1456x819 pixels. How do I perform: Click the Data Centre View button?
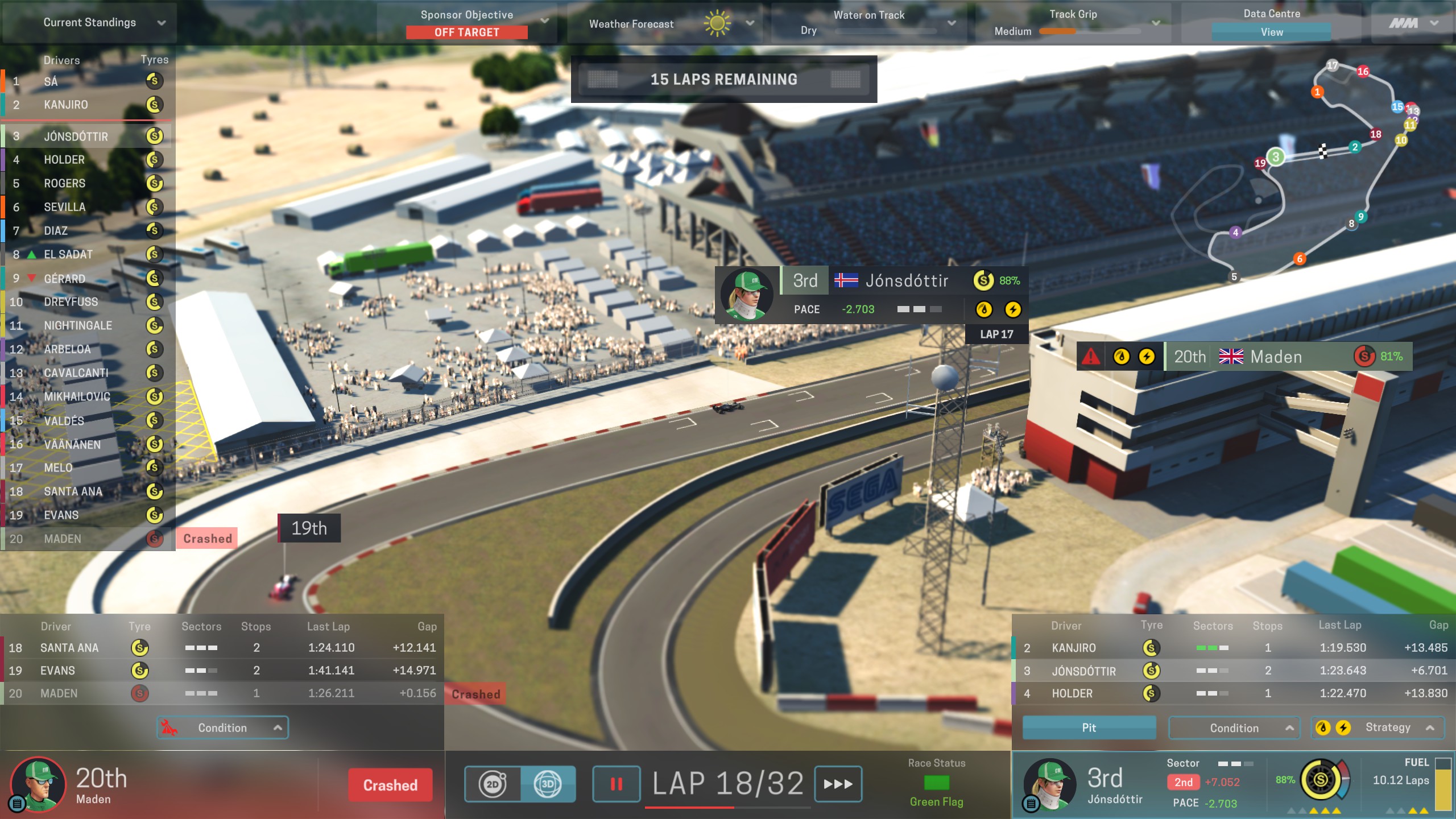pyautogui.click(x=1271, y=32)
